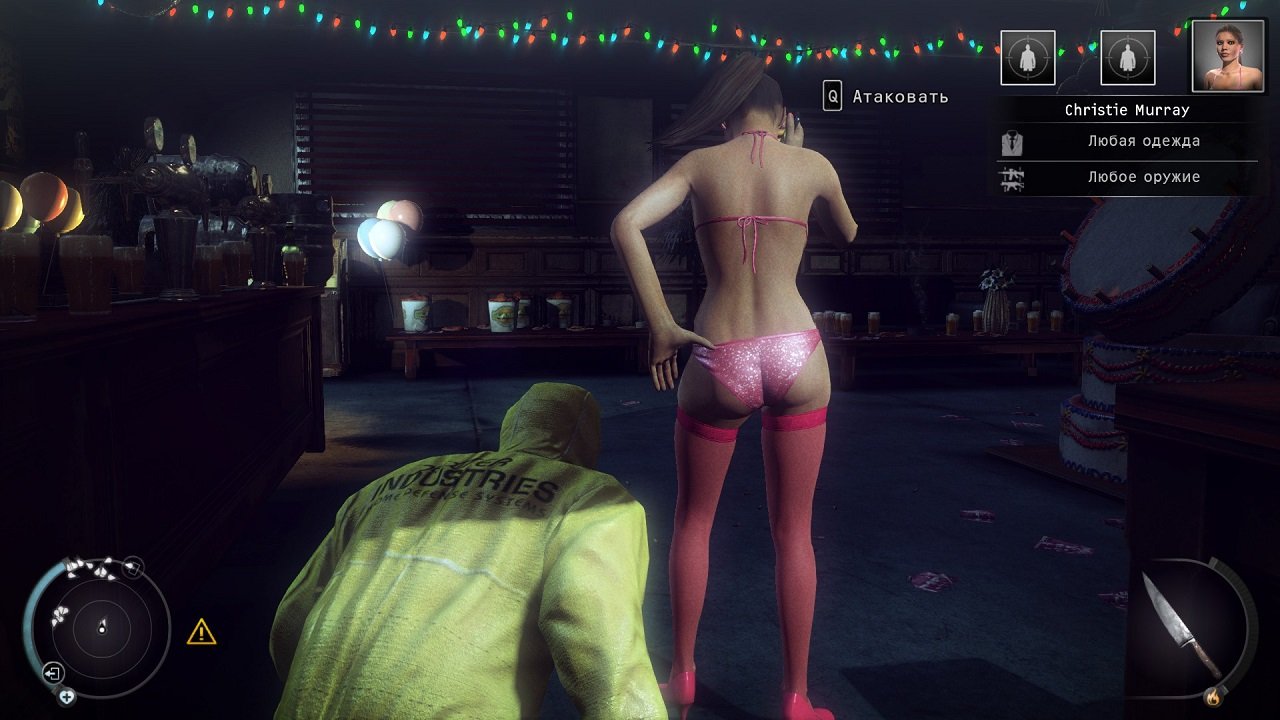Viewport: 1280px width, 720px height.
Task: Select the second target silhouette icon
Action: pyautogui.click(x=1128, y=58)
